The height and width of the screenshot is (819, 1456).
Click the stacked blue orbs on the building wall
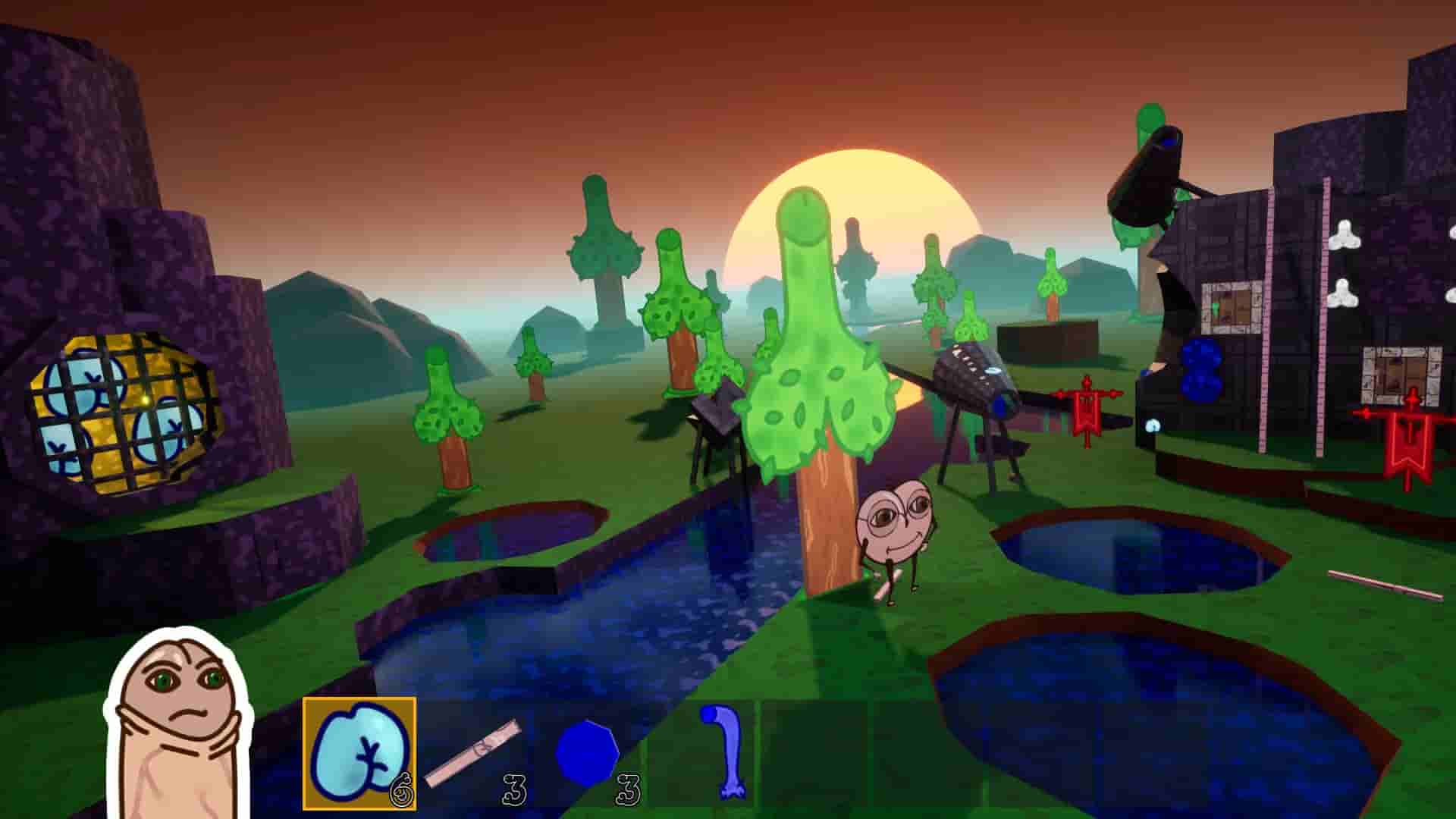1202,369
